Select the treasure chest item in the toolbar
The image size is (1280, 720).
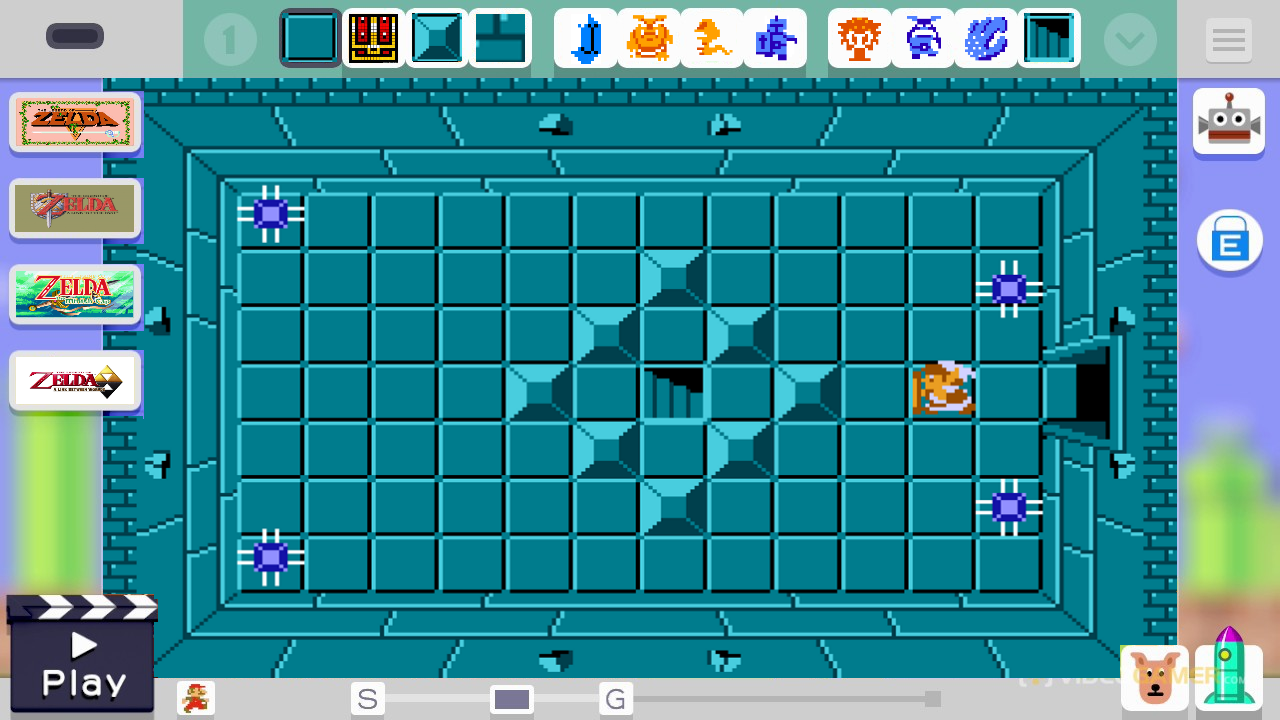373,38
